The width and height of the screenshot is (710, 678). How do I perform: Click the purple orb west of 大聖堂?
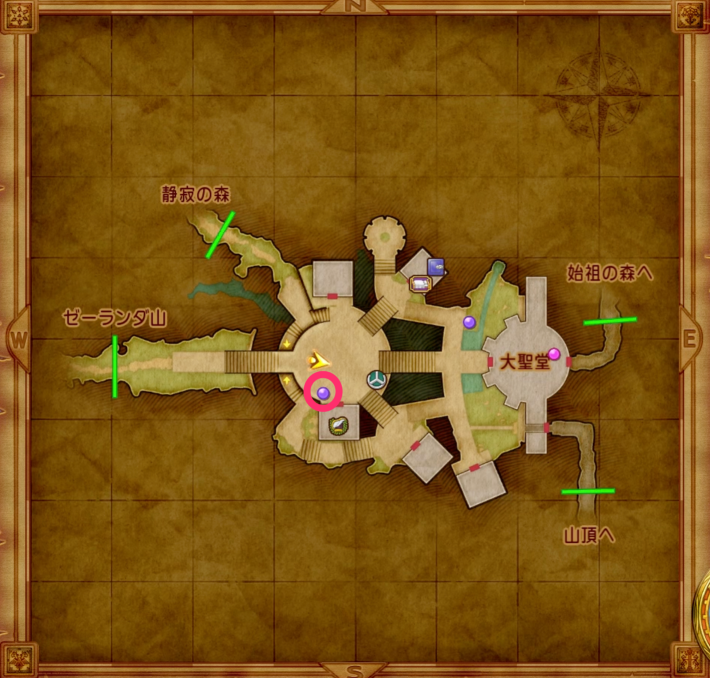click(470, 322)
